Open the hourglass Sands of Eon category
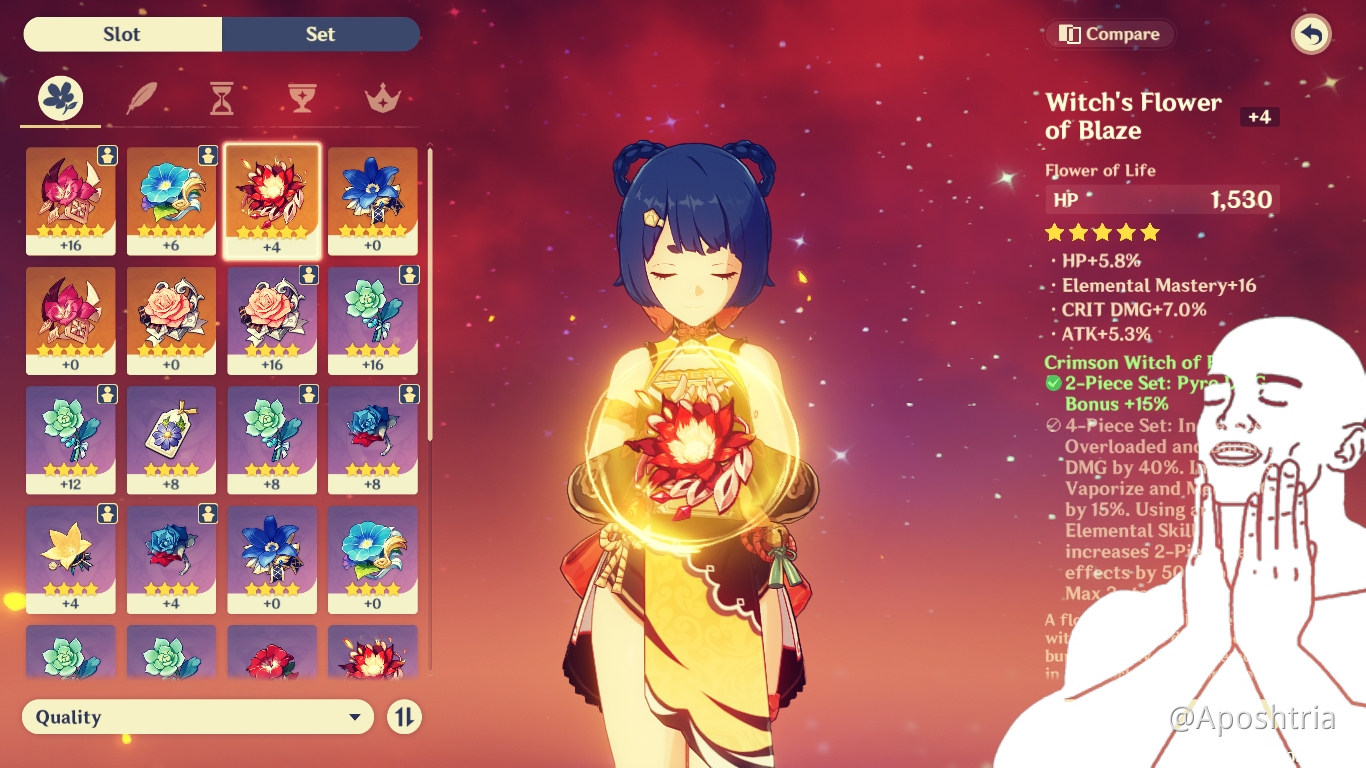The image size is (1366, 768). click(x=221, y=97)
